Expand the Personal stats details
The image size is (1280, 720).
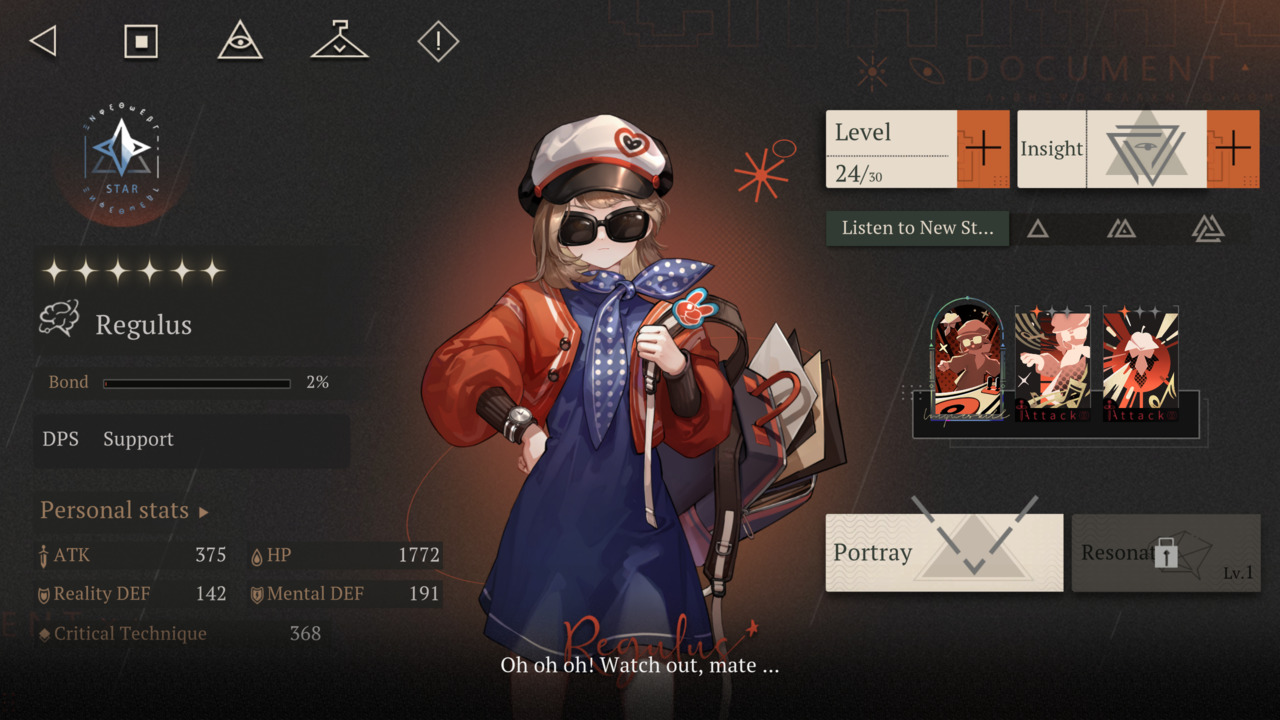(x=124, y=511)
